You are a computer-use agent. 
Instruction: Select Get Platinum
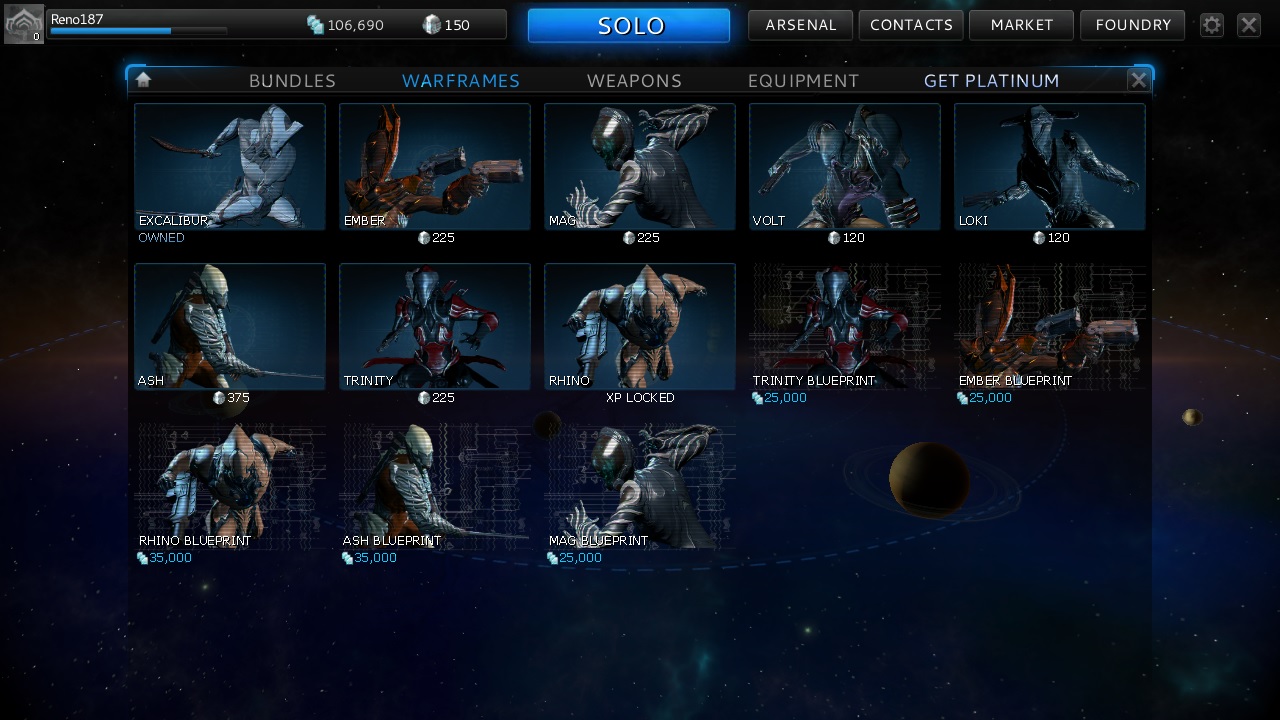(991, 81)
